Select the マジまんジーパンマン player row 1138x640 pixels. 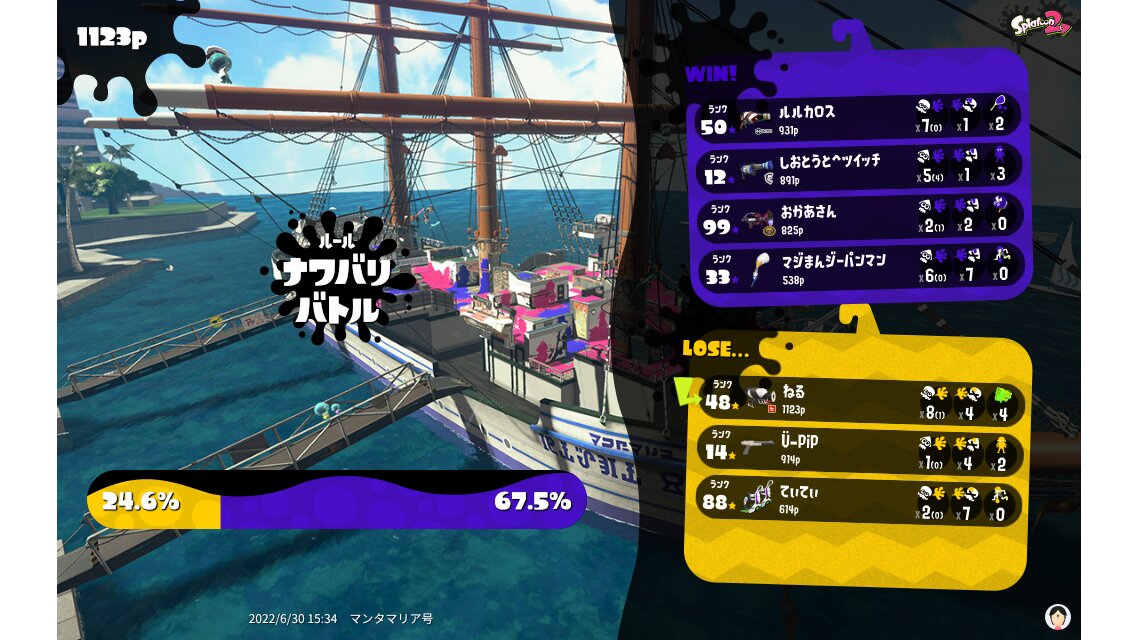858,268
